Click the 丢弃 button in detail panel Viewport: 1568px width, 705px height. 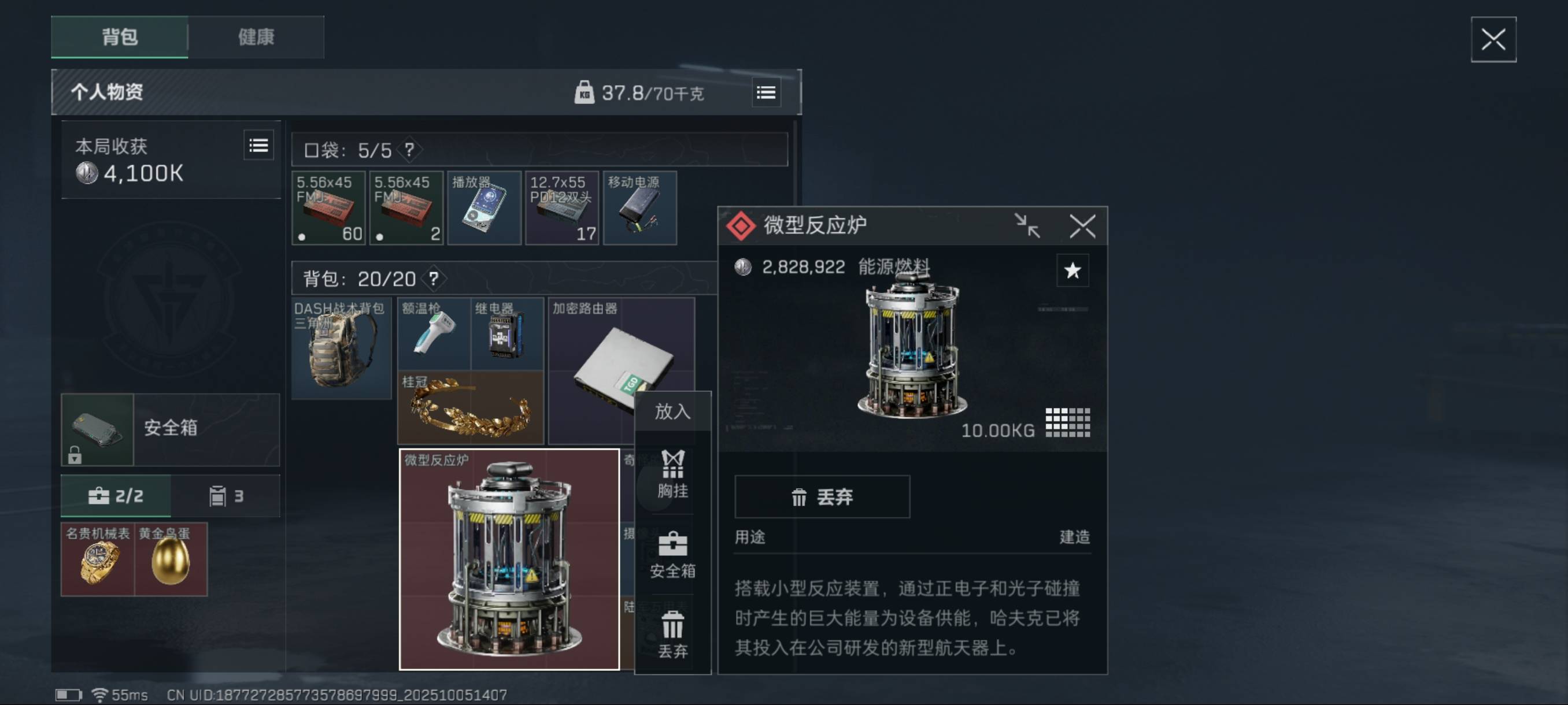(x=822, y=497)
